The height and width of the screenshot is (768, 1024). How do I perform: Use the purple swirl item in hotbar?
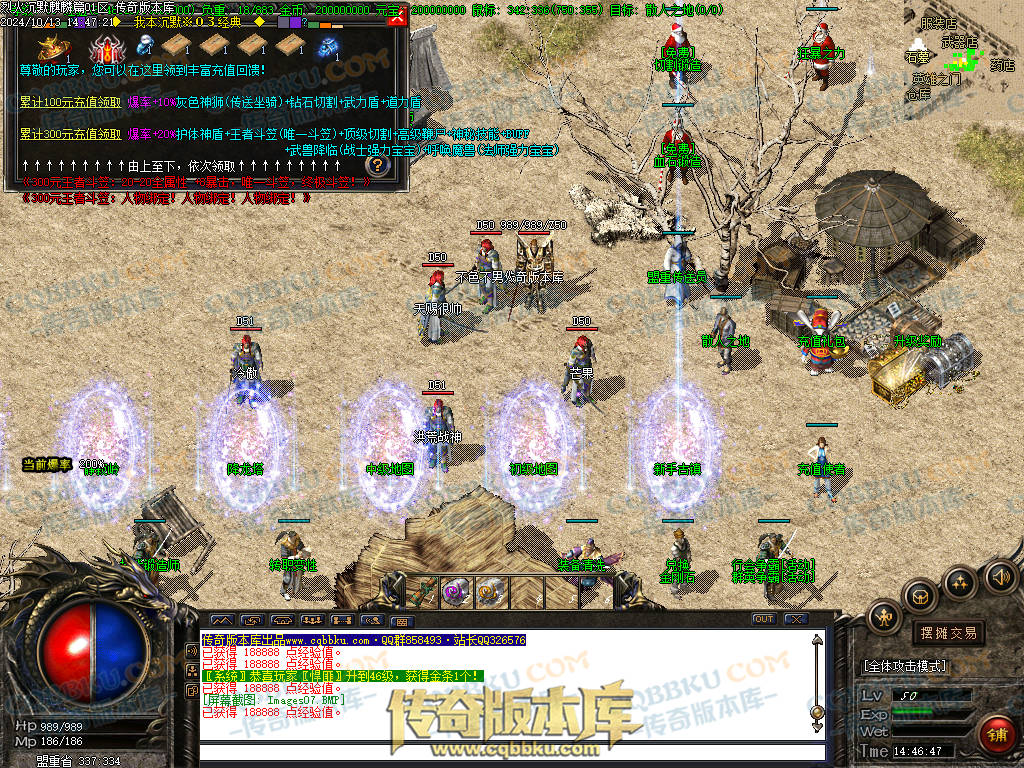(457, 590)
